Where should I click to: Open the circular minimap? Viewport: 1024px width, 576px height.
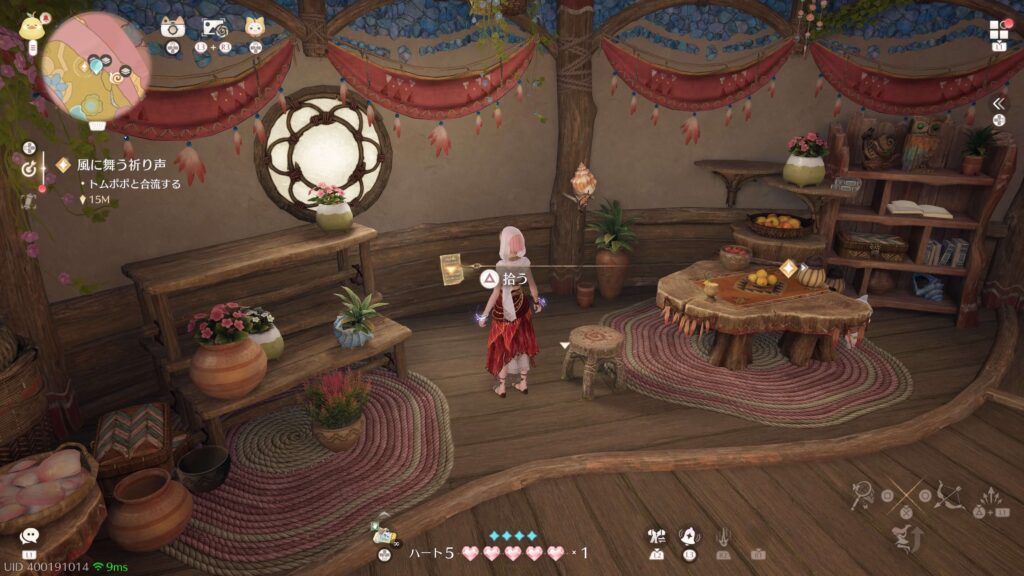[95, 66]
